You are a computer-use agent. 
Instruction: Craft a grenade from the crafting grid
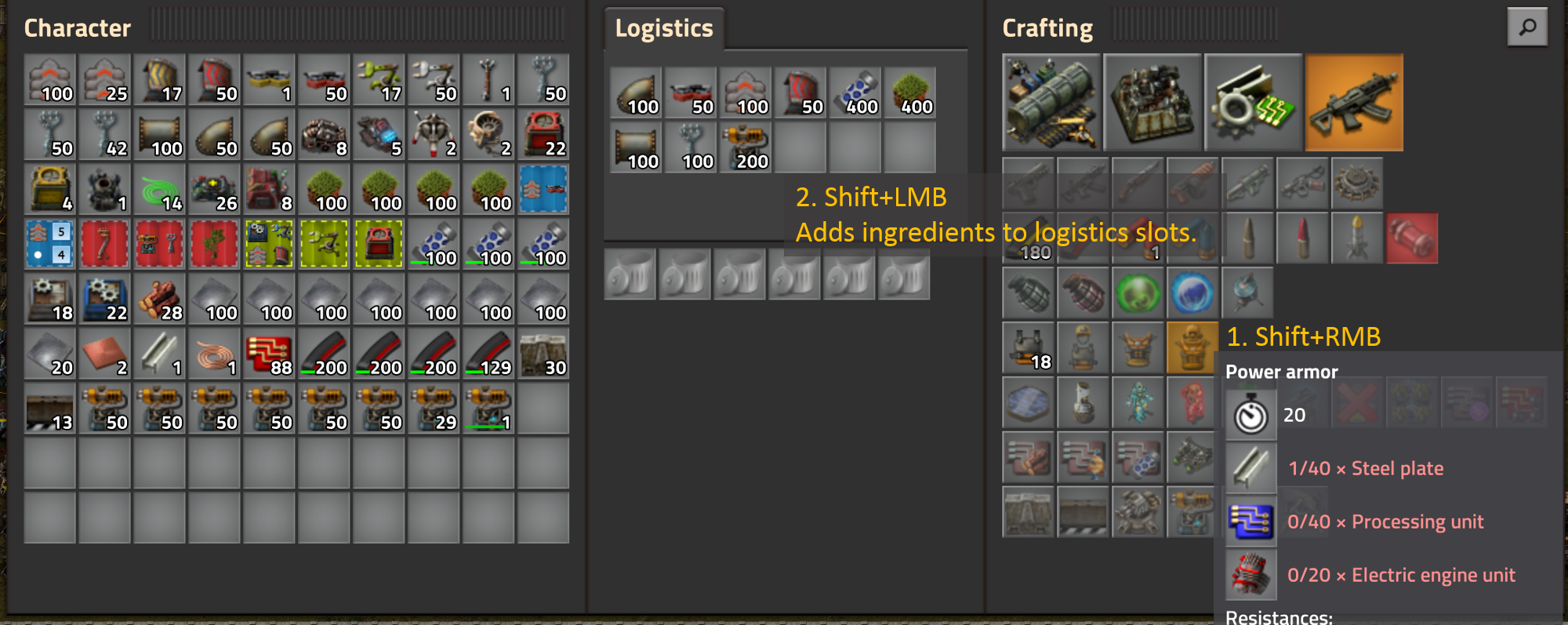coord(1028,293)
